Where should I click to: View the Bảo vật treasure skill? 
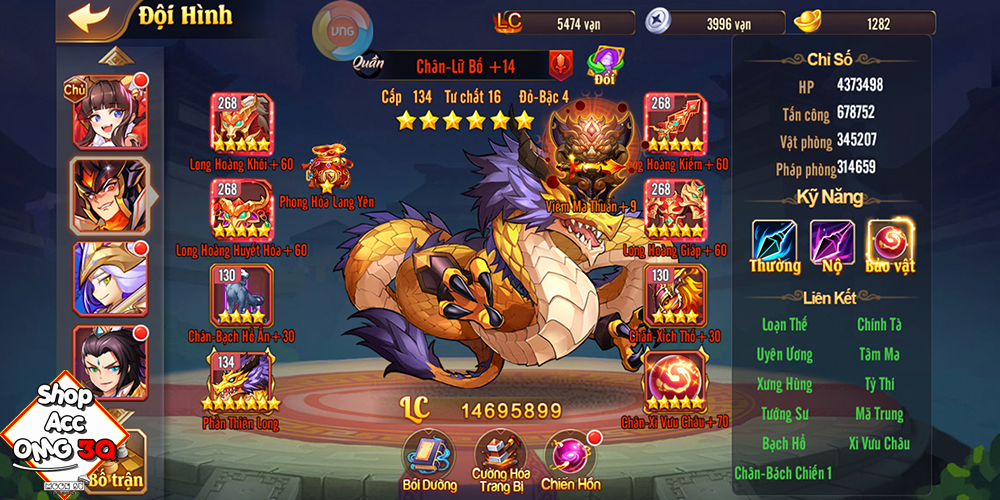890,243
